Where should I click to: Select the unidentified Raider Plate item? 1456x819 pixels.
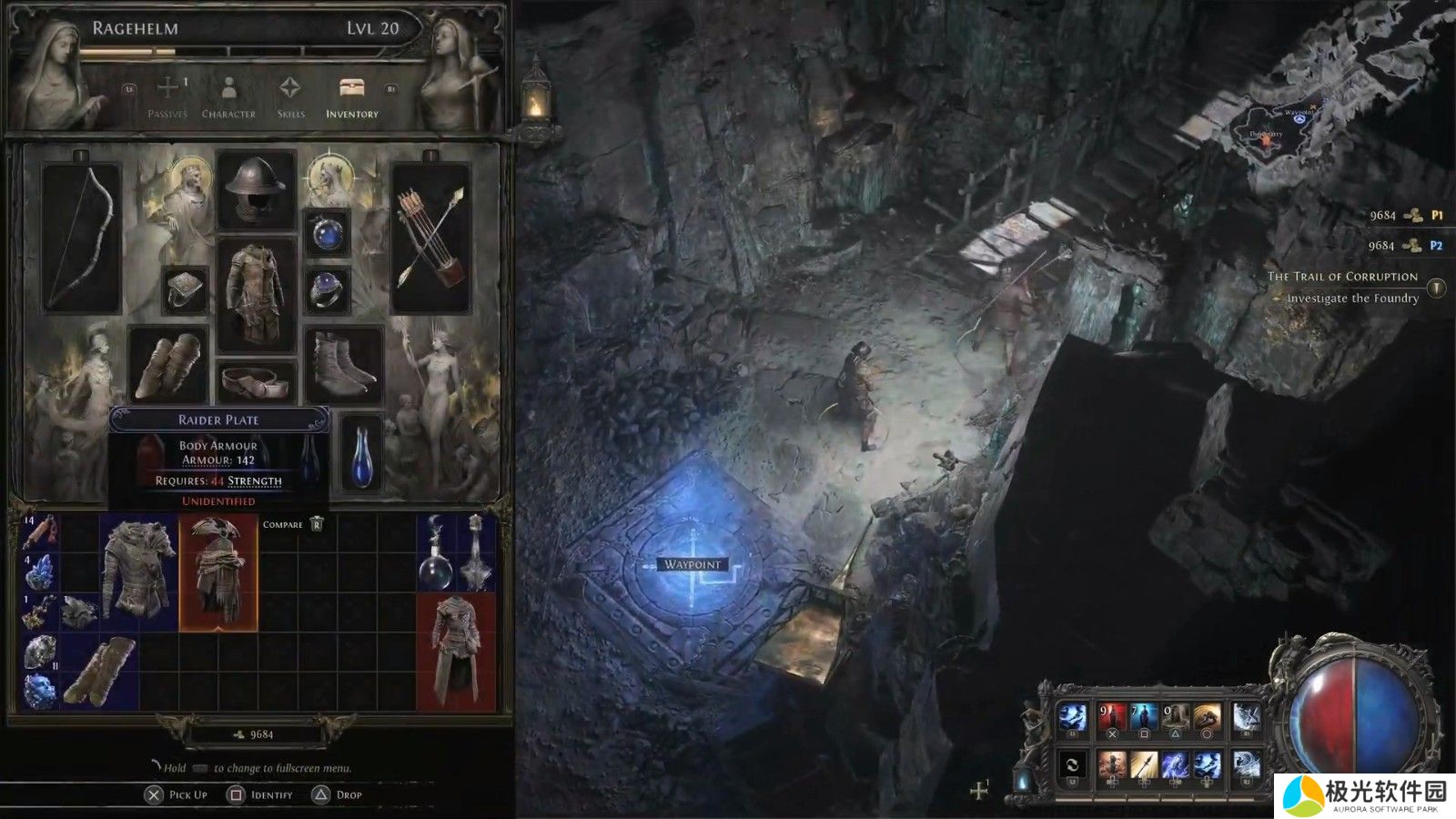pyautogui.click(x=218, y=573)
